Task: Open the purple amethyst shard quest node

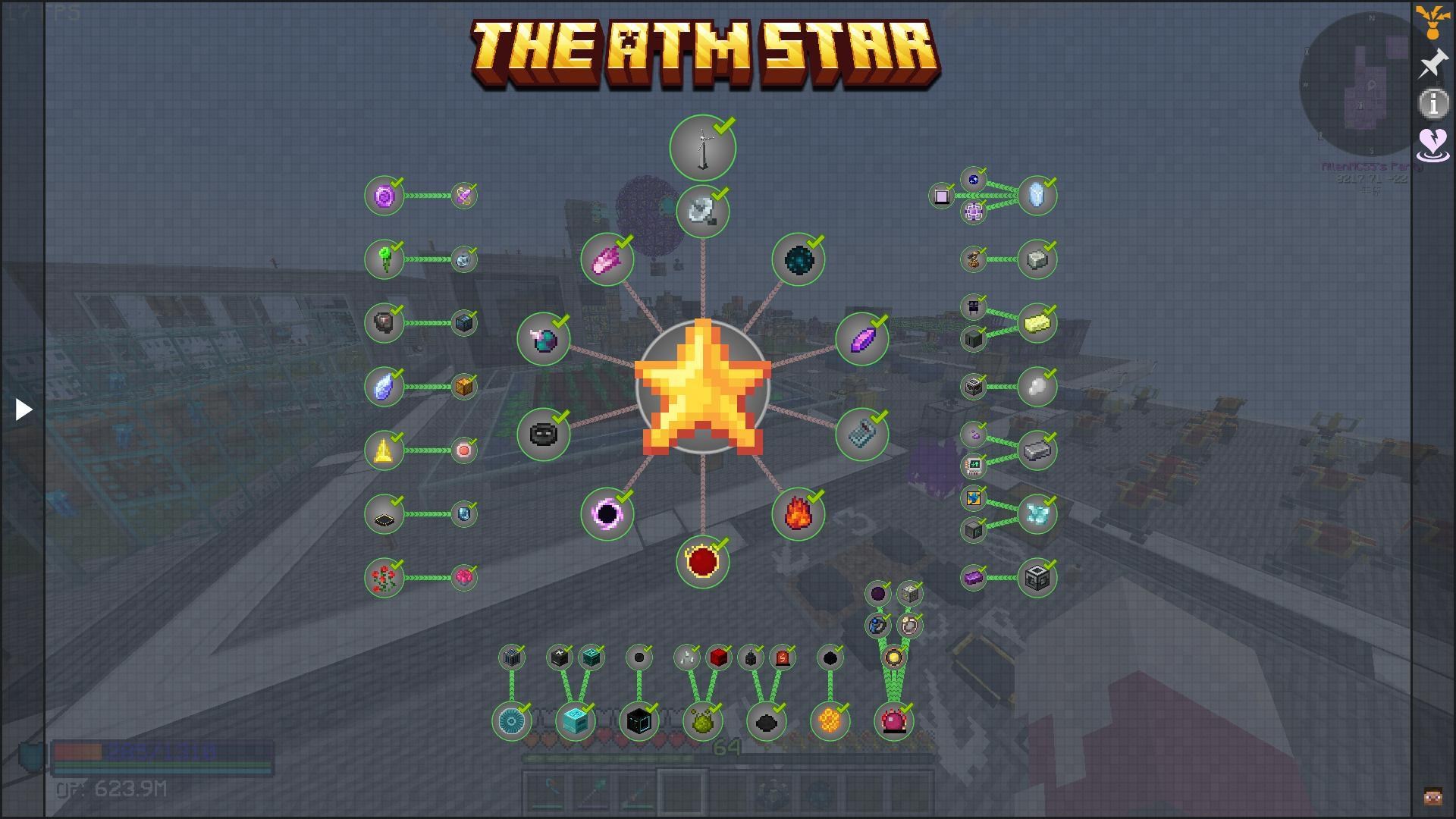Action: coord(861,340)
